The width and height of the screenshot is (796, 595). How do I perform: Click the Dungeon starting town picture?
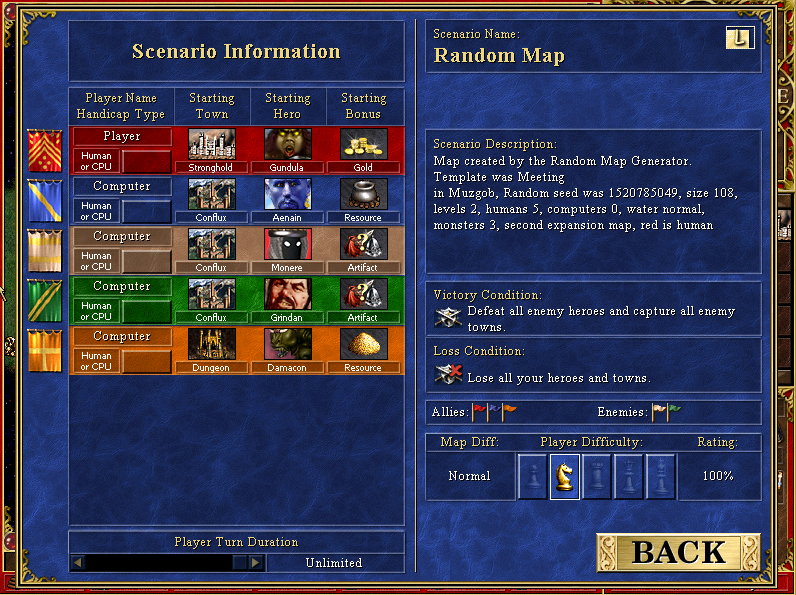[x=211, y=344]
